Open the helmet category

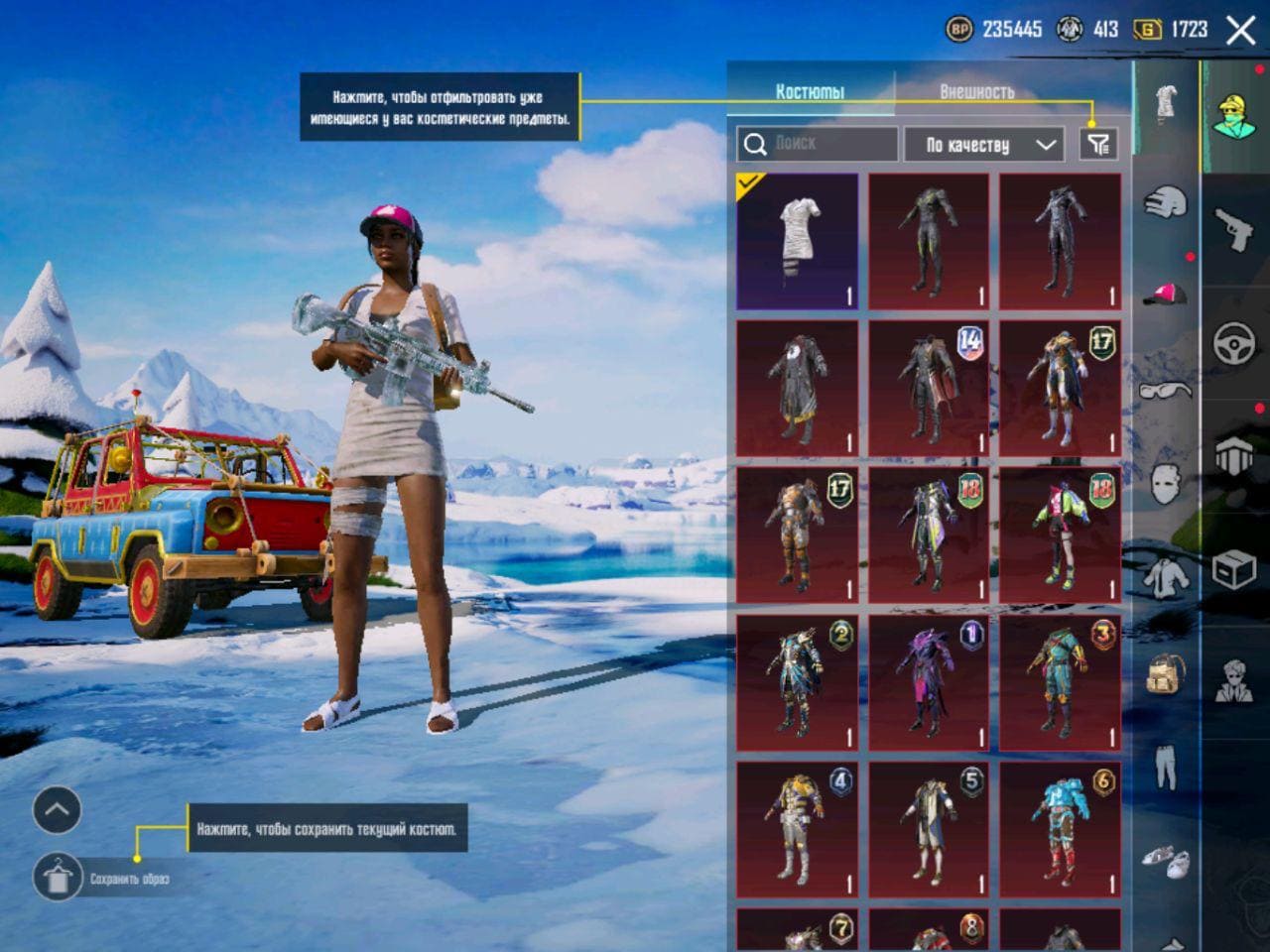coord(1166,202)
